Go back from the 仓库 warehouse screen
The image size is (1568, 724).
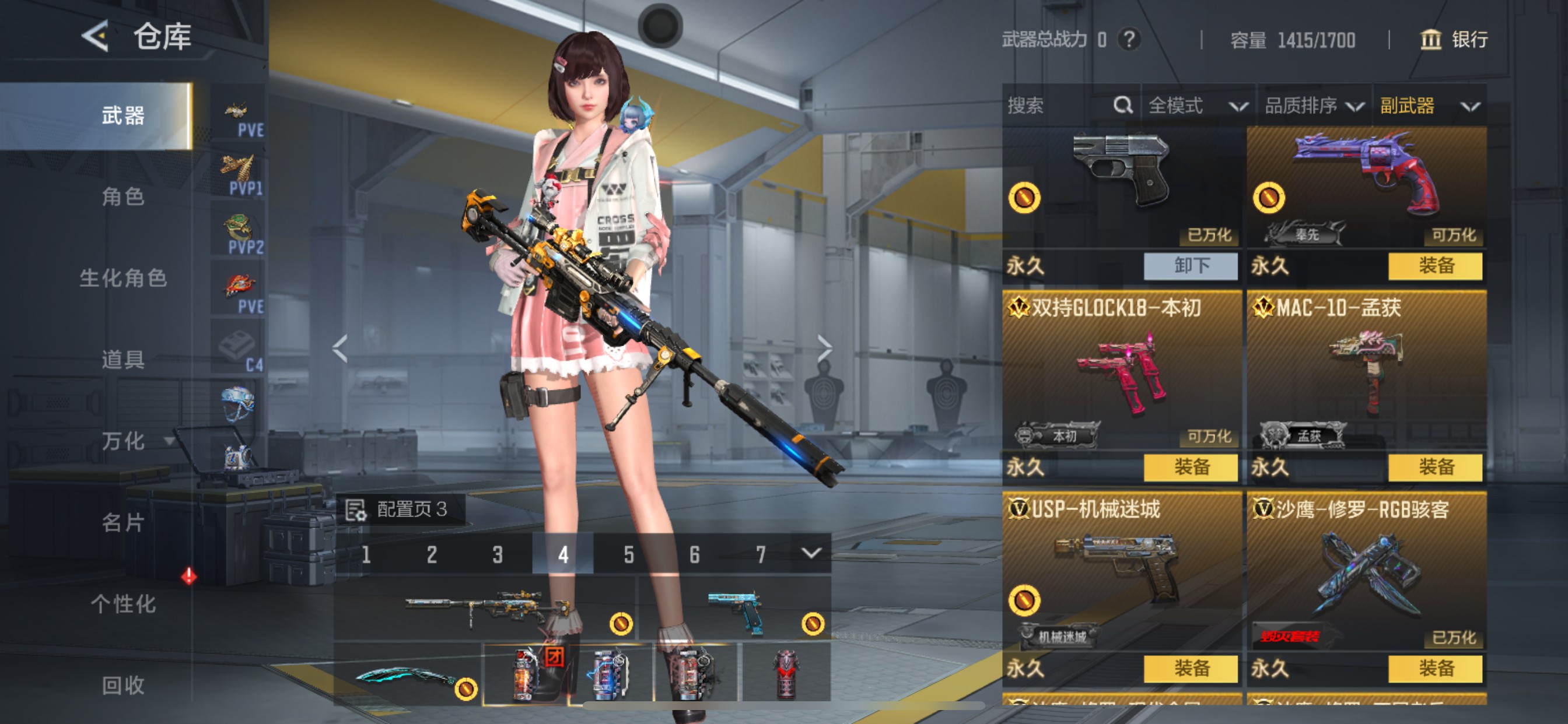point(96,37)
